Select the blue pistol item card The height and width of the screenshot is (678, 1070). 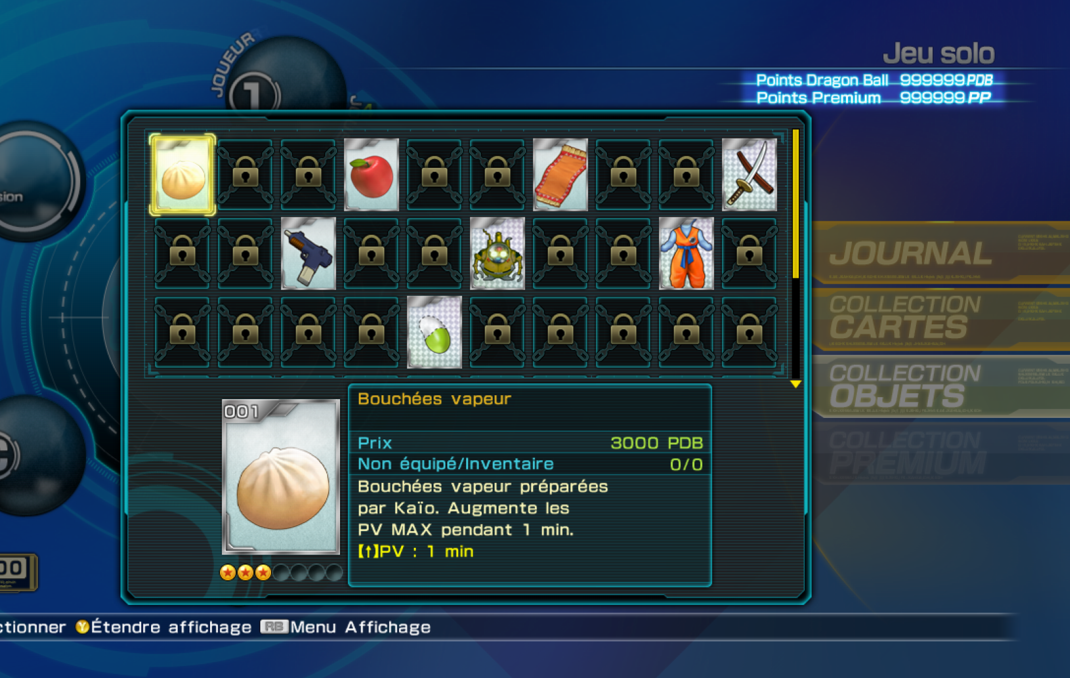pos(308,254)
